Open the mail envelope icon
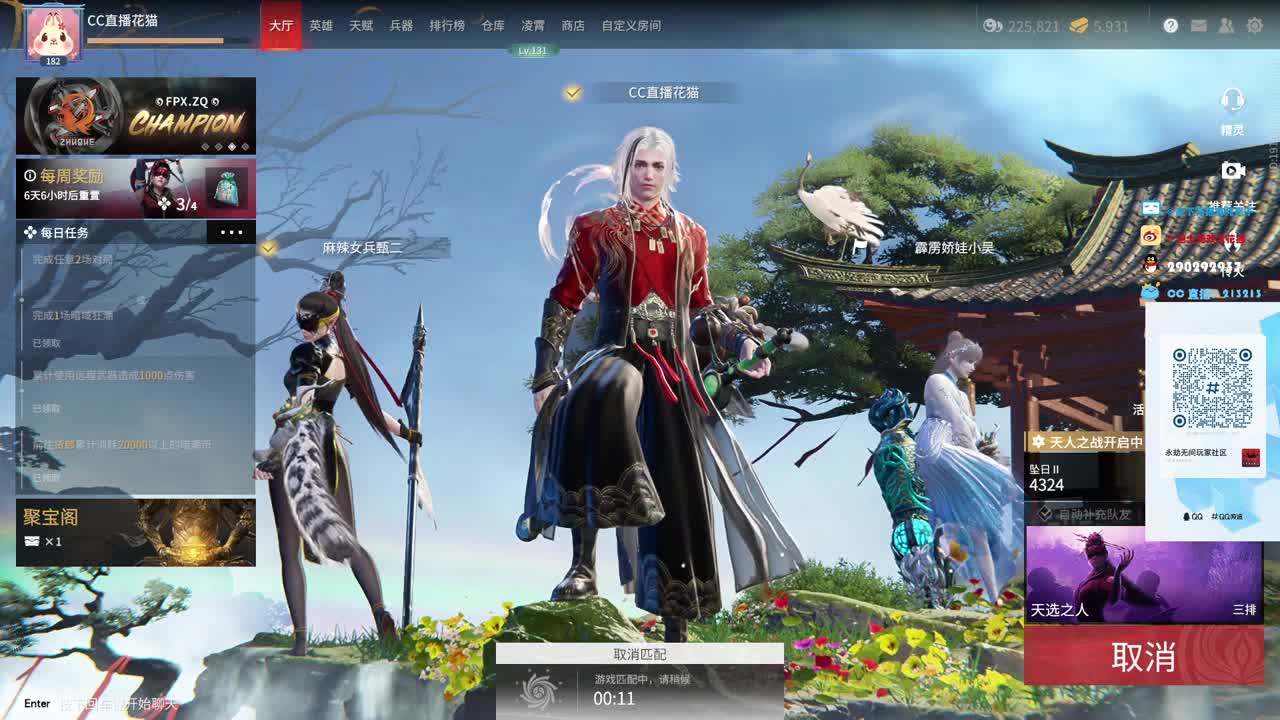 (1199, 25)
